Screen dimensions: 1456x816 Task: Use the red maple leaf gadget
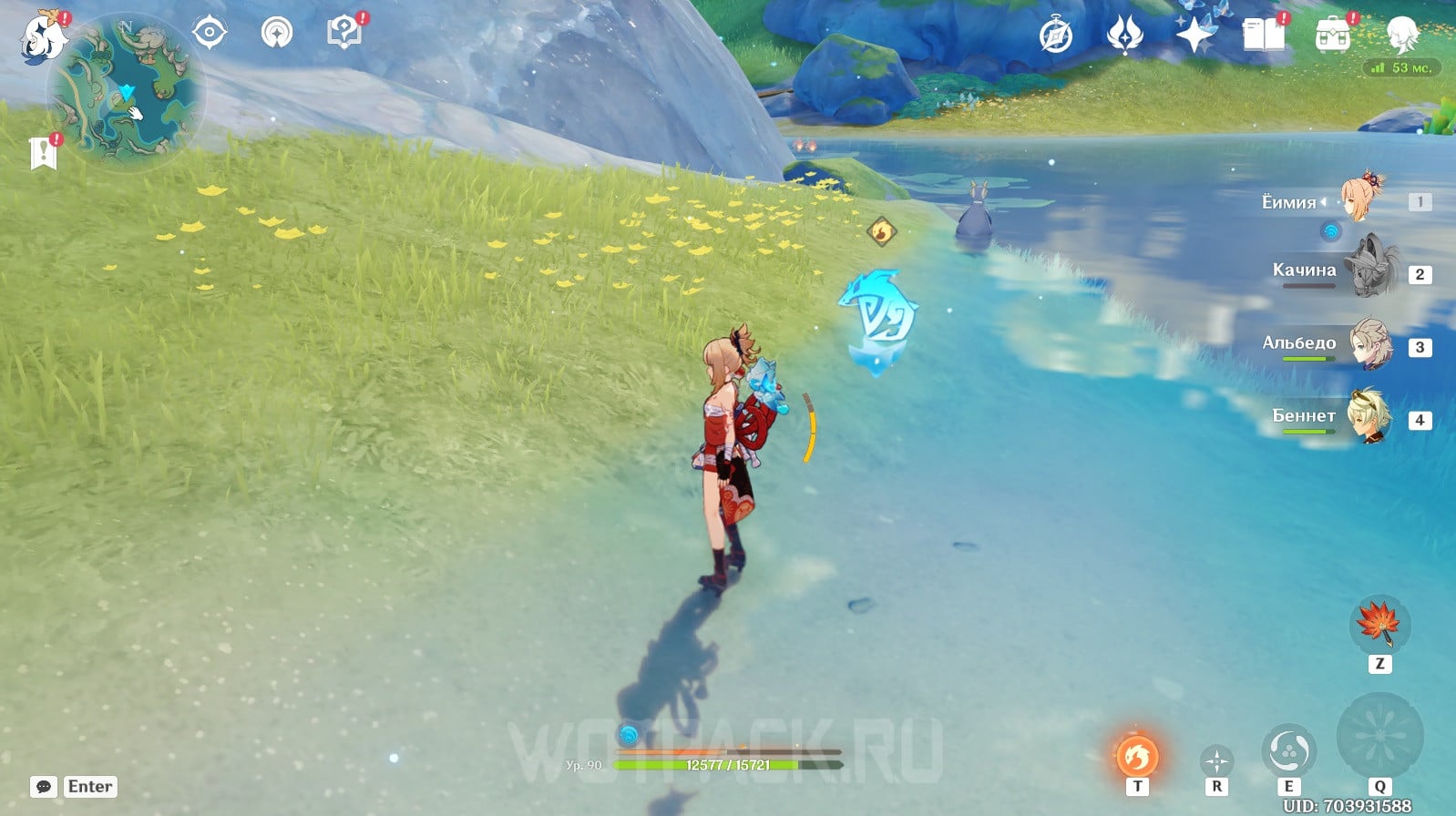1379,624
